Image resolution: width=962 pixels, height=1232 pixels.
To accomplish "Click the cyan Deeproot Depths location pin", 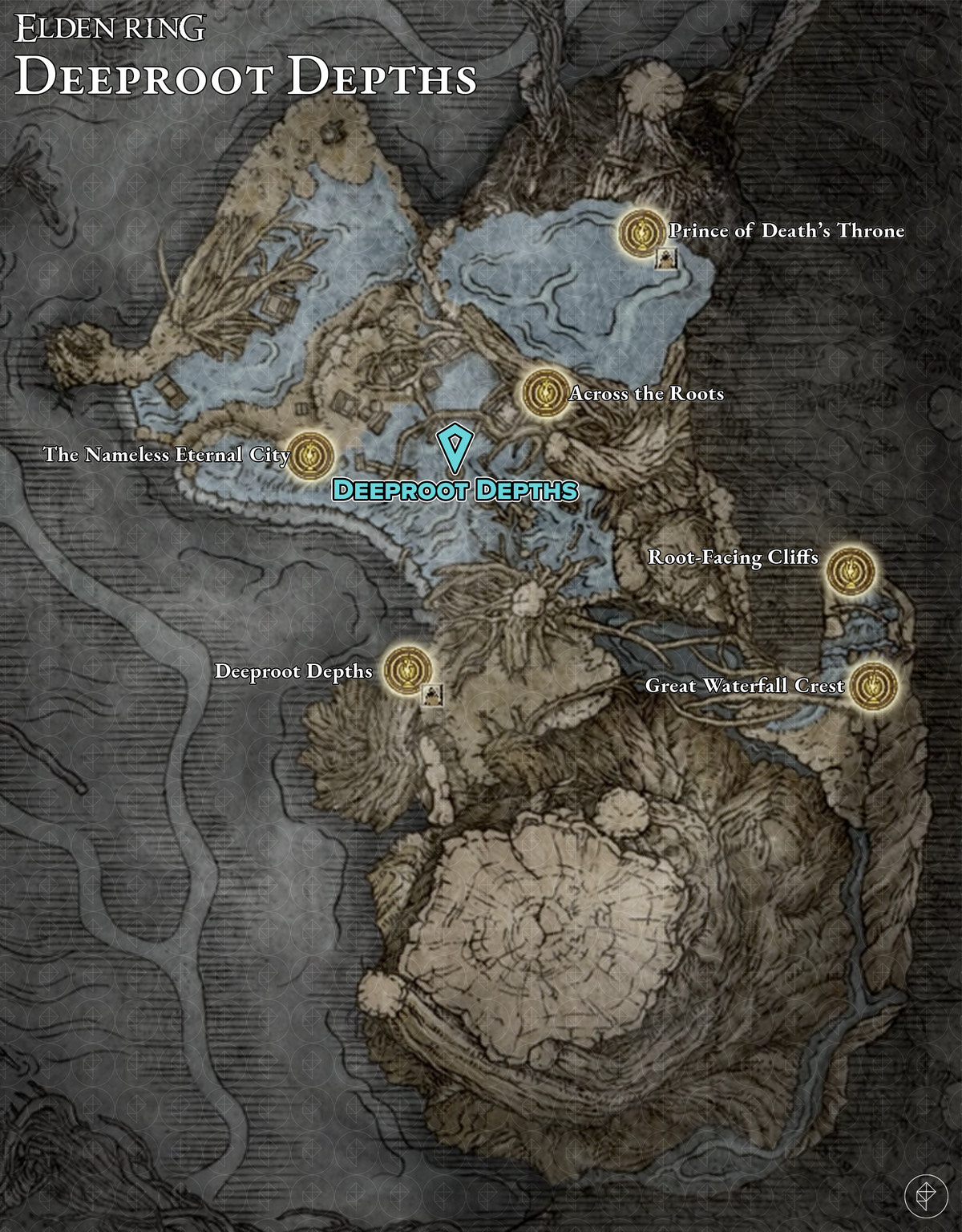I will pyautogui.click(x=455, y=448).
